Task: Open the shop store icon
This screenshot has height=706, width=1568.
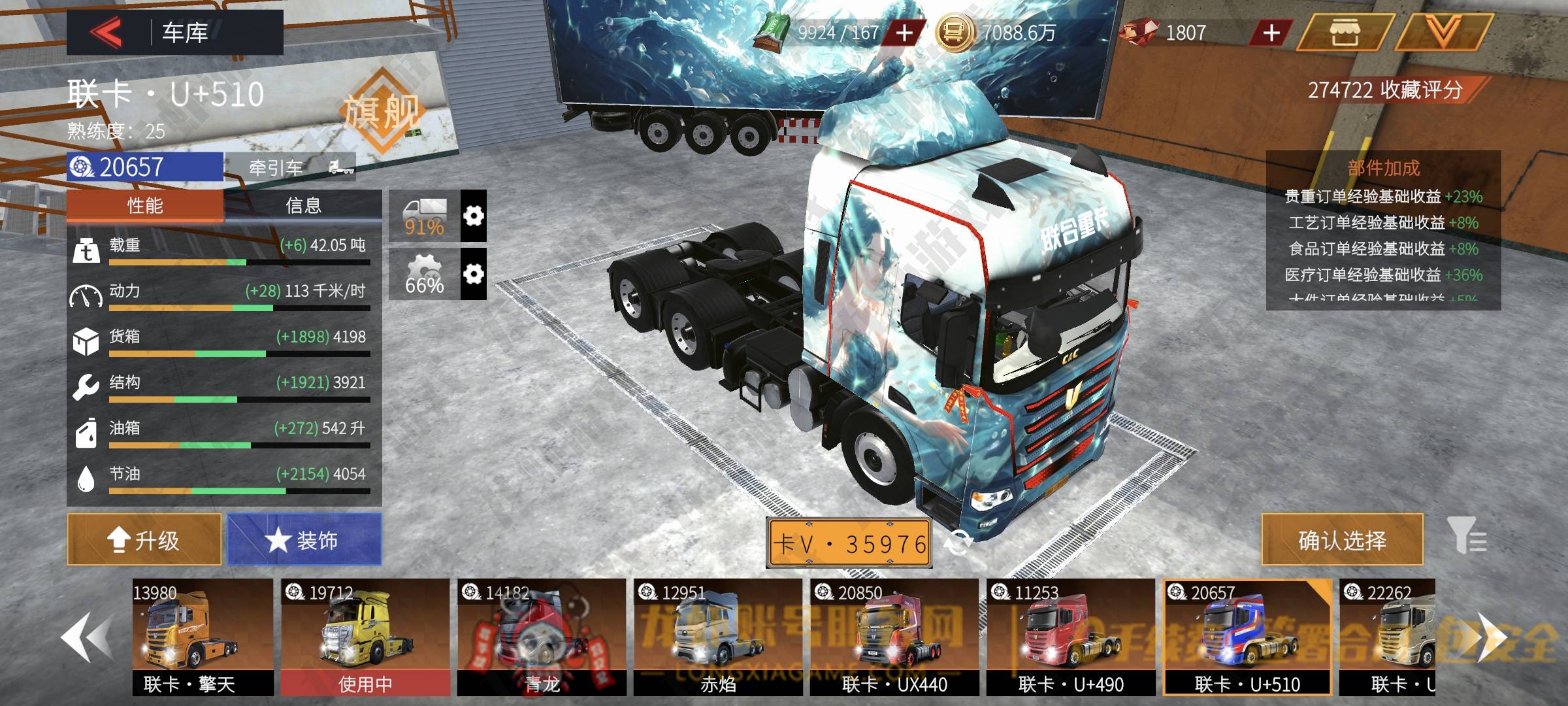Action: click(x=1343, y=33)
